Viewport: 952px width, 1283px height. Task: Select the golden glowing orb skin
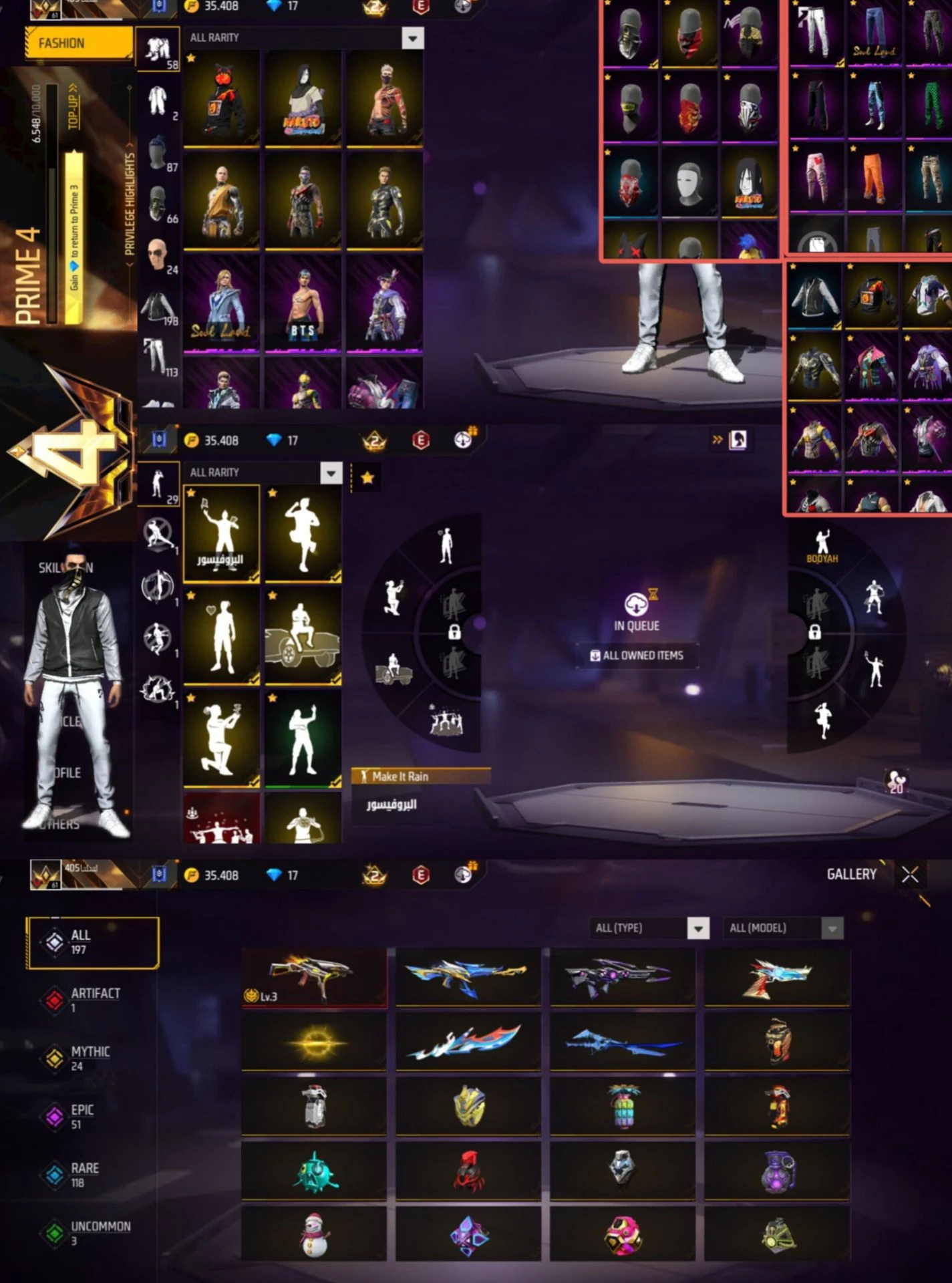(314, 1042)
